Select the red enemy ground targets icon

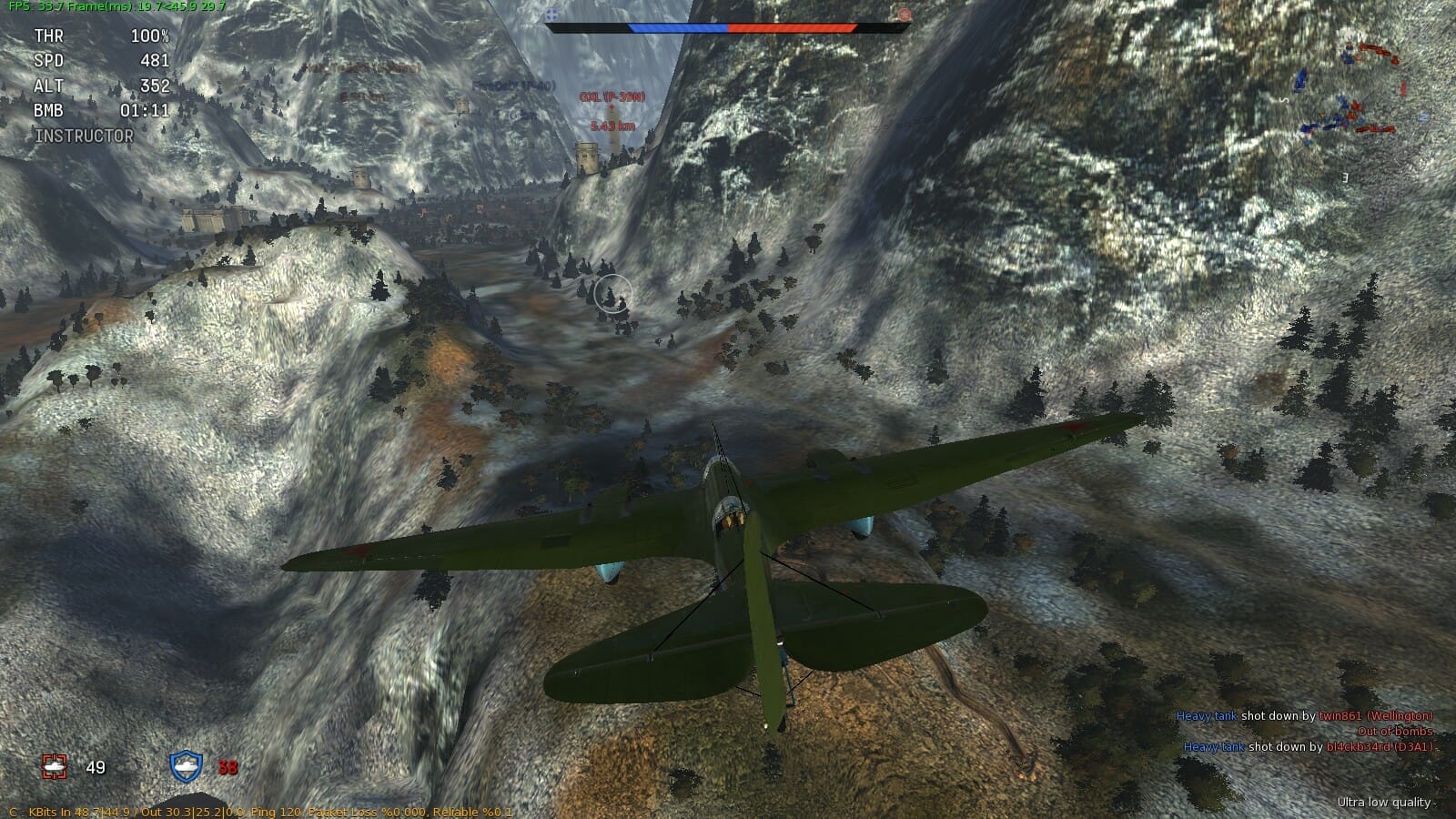pyautogui.click(x=55, y=767)
